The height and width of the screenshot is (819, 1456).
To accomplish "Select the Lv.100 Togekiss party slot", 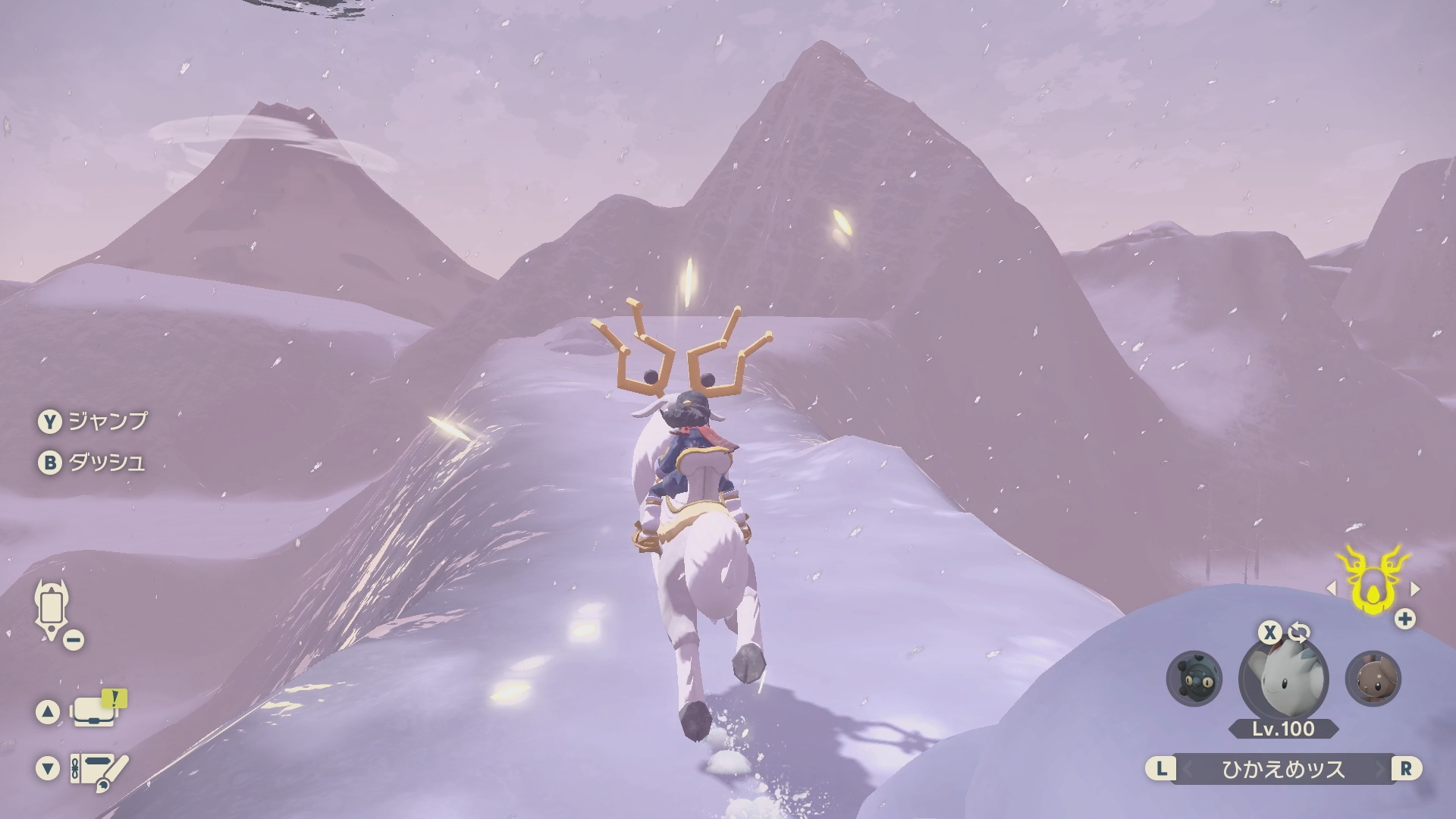I will pos(1283,679).
